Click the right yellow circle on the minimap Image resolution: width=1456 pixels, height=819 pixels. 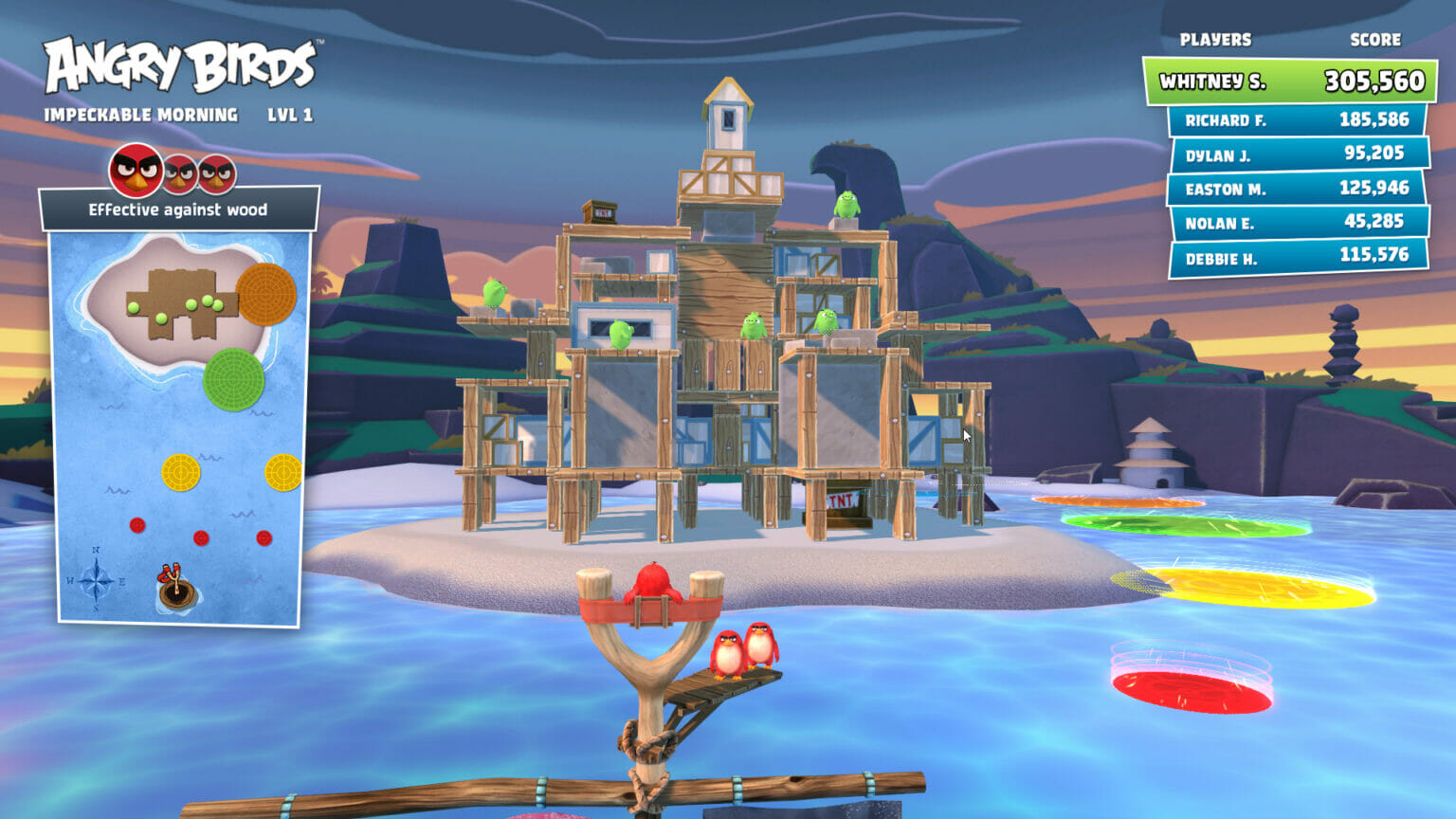pyautogui.click(x=284, y=473)
